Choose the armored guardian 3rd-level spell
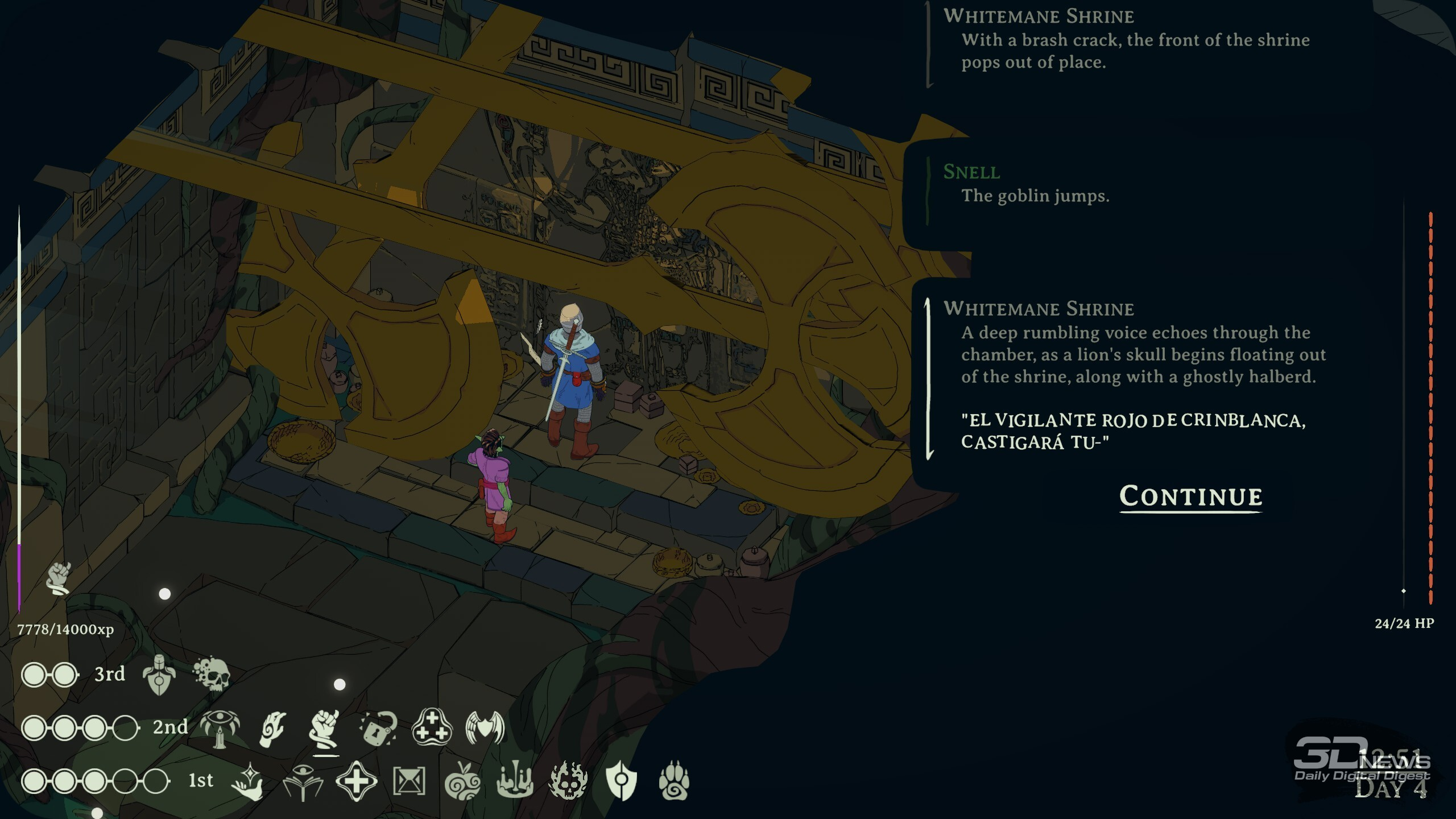The image size is (1456, 819). [x=159, y=675]
